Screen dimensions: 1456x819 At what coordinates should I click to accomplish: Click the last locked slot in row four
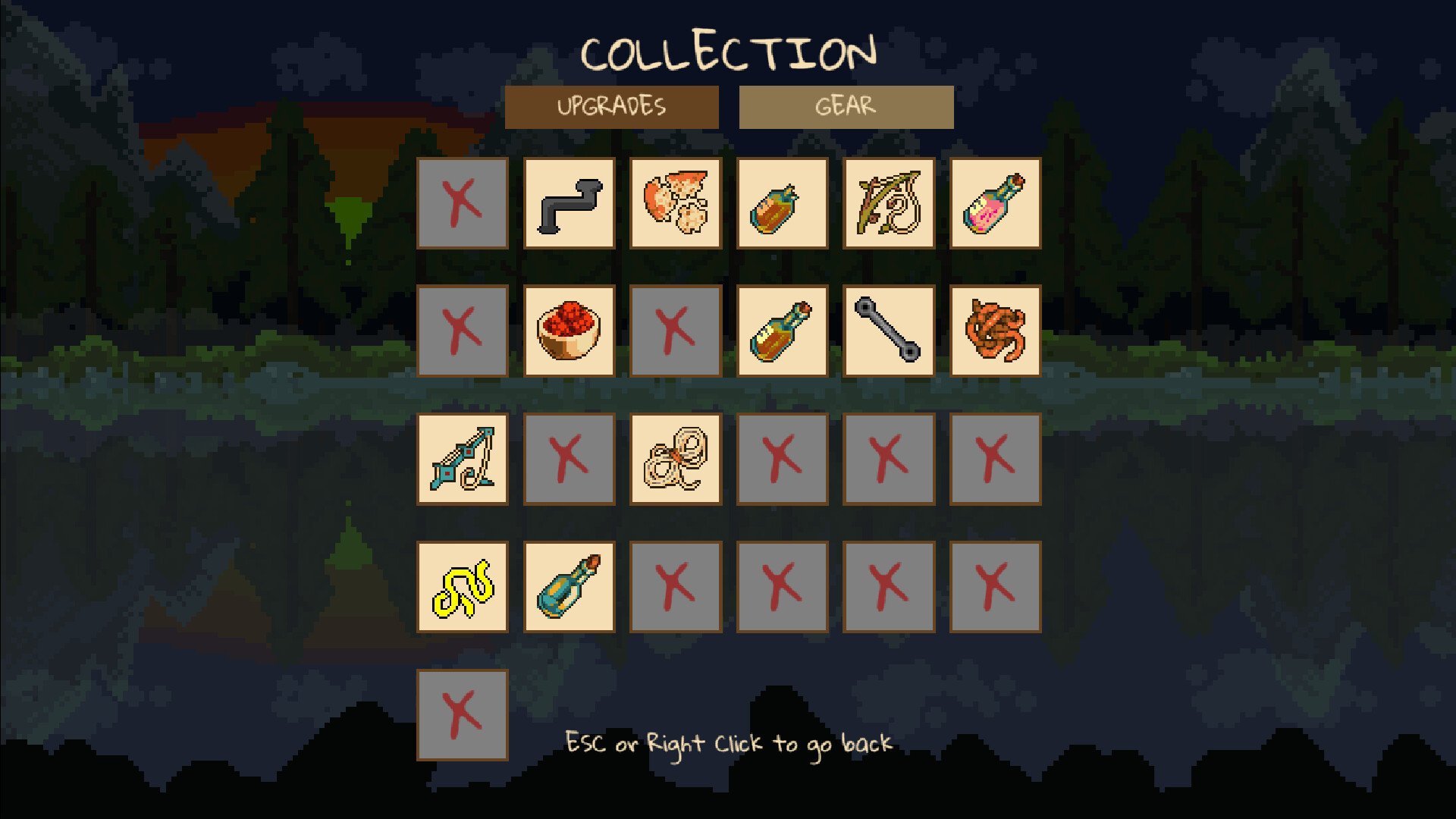click(995, 586)
